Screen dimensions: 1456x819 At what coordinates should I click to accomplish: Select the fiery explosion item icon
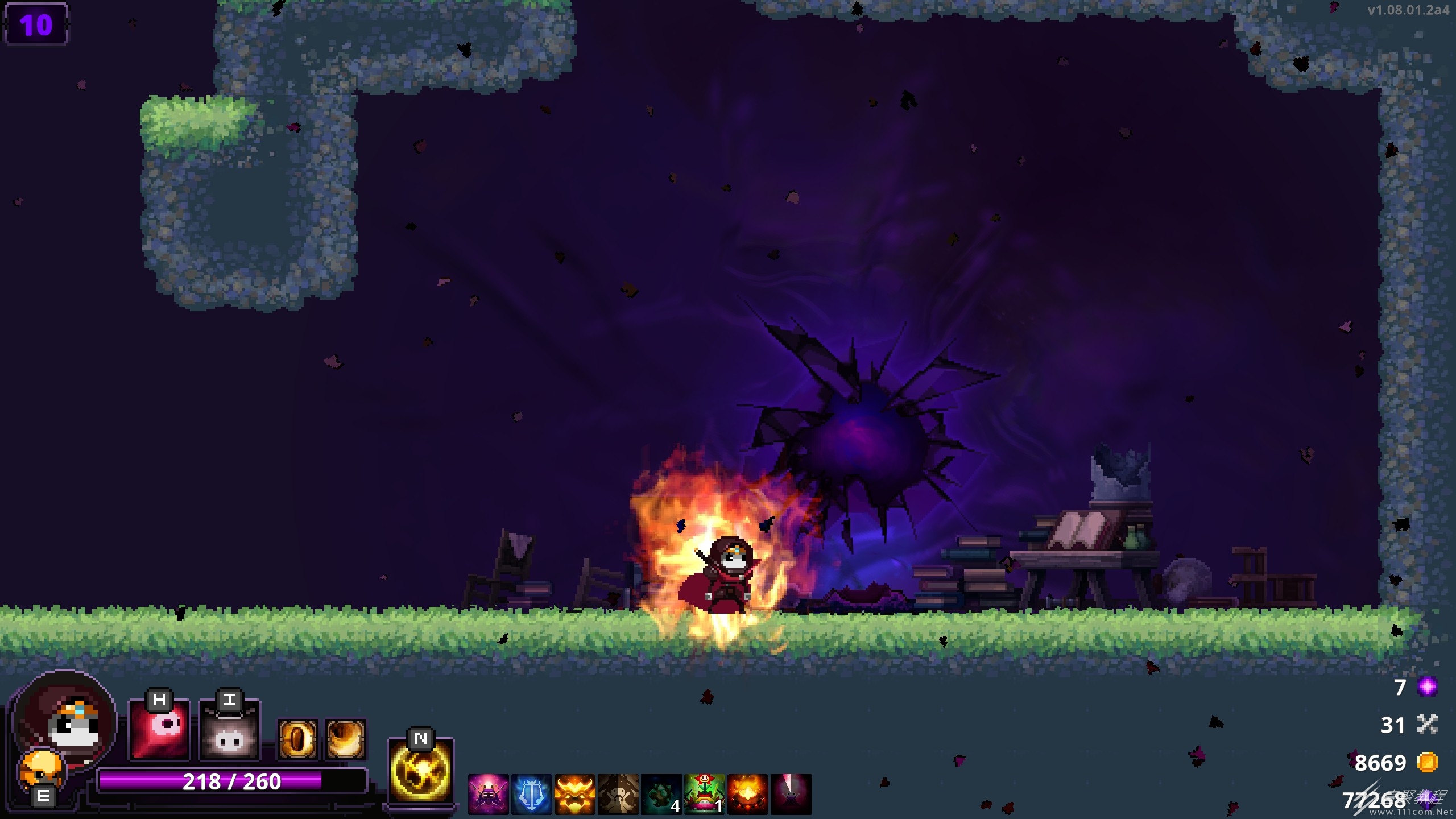(747, 794)
